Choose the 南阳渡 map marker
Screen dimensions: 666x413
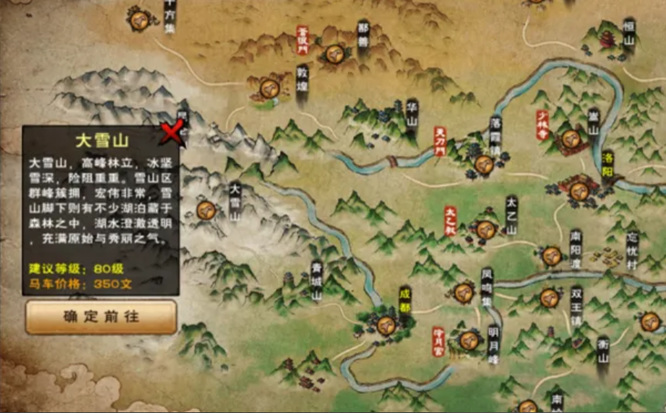pyautogui.click(x=551, y=254)
